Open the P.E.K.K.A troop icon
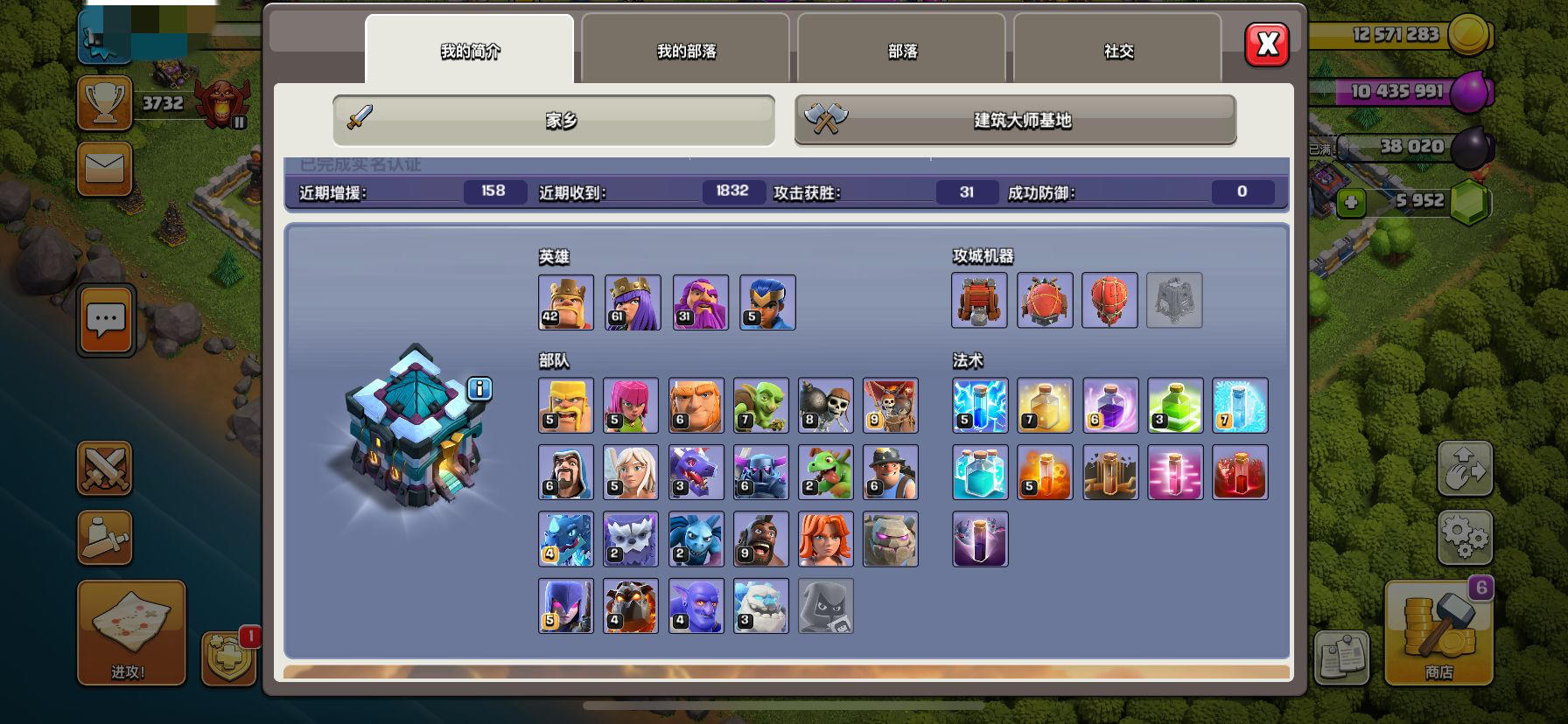 click(760, 471)
